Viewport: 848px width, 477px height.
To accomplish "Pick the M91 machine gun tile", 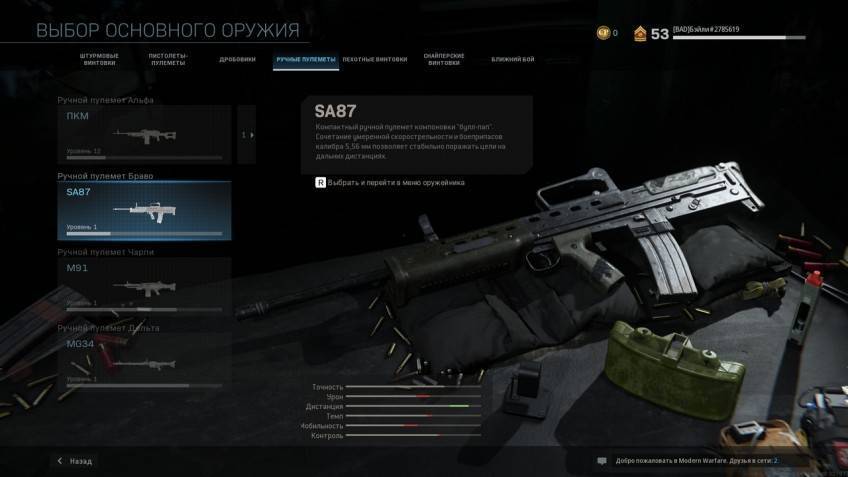I will (x=144, y=286).
